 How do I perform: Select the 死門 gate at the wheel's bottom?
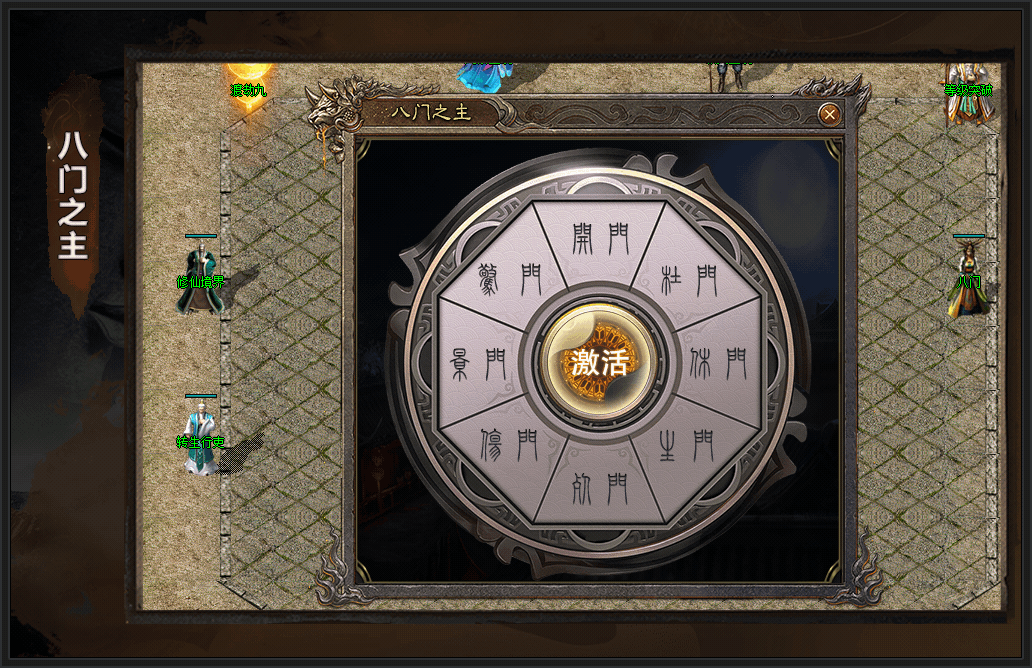[x=600, y=487]
